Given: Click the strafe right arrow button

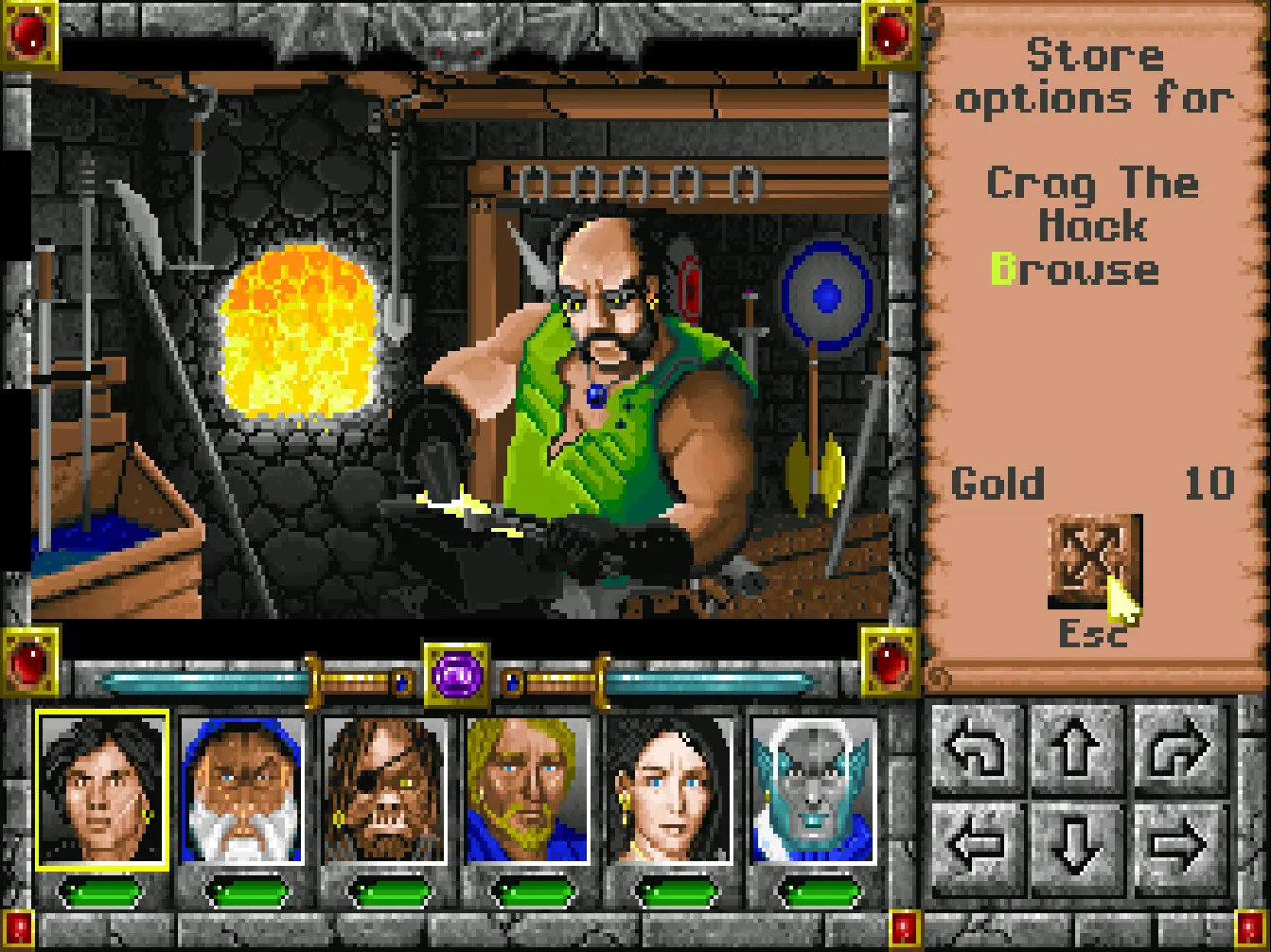Looking at the screenshot, I should click(x=1179, y=845).
